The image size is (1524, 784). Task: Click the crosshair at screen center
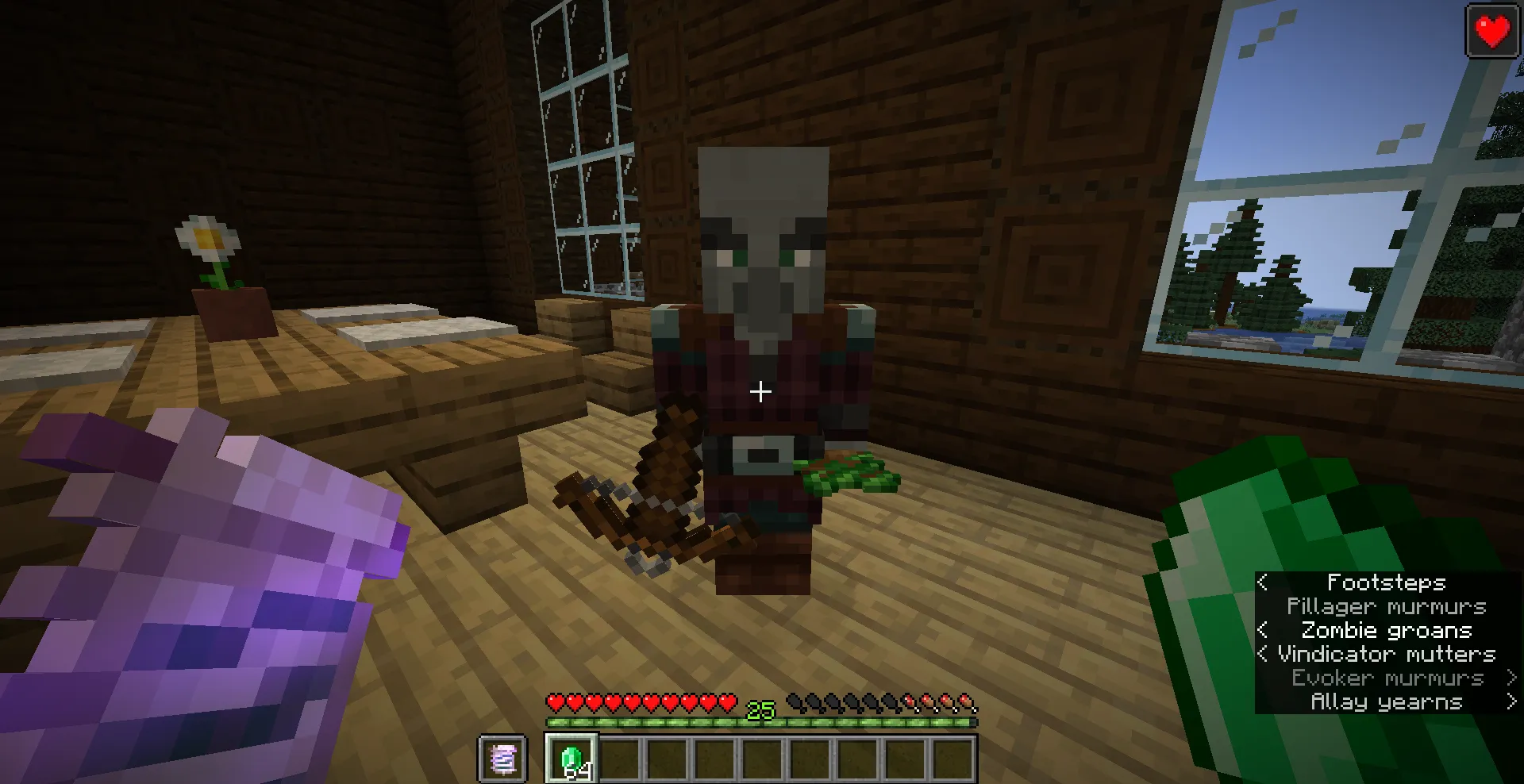click(x=762, y=390)
